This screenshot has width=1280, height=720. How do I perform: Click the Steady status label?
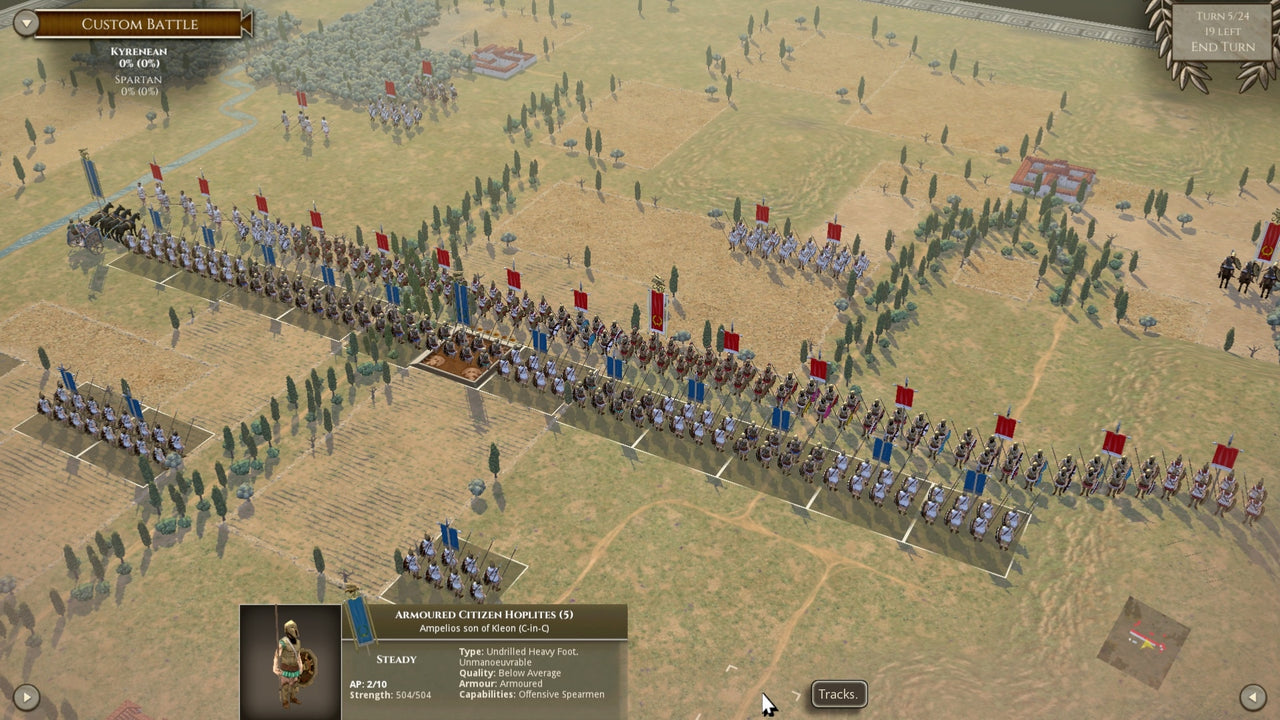(x=399, y=659)
